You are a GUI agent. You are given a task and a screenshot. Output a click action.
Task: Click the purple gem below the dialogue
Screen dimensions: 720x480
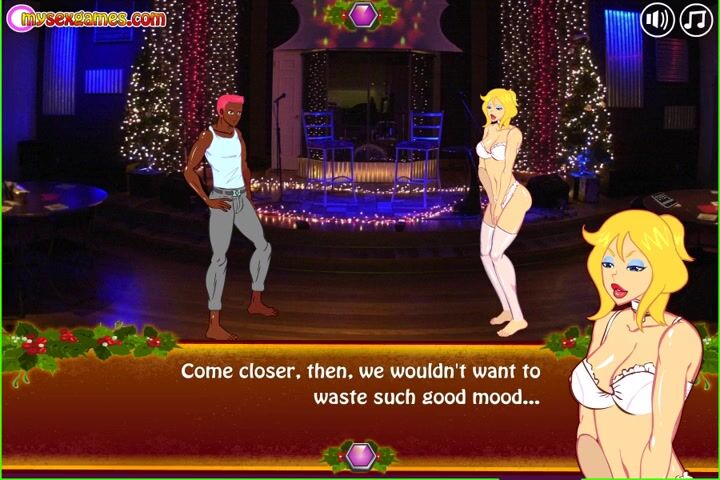(361, 456)
